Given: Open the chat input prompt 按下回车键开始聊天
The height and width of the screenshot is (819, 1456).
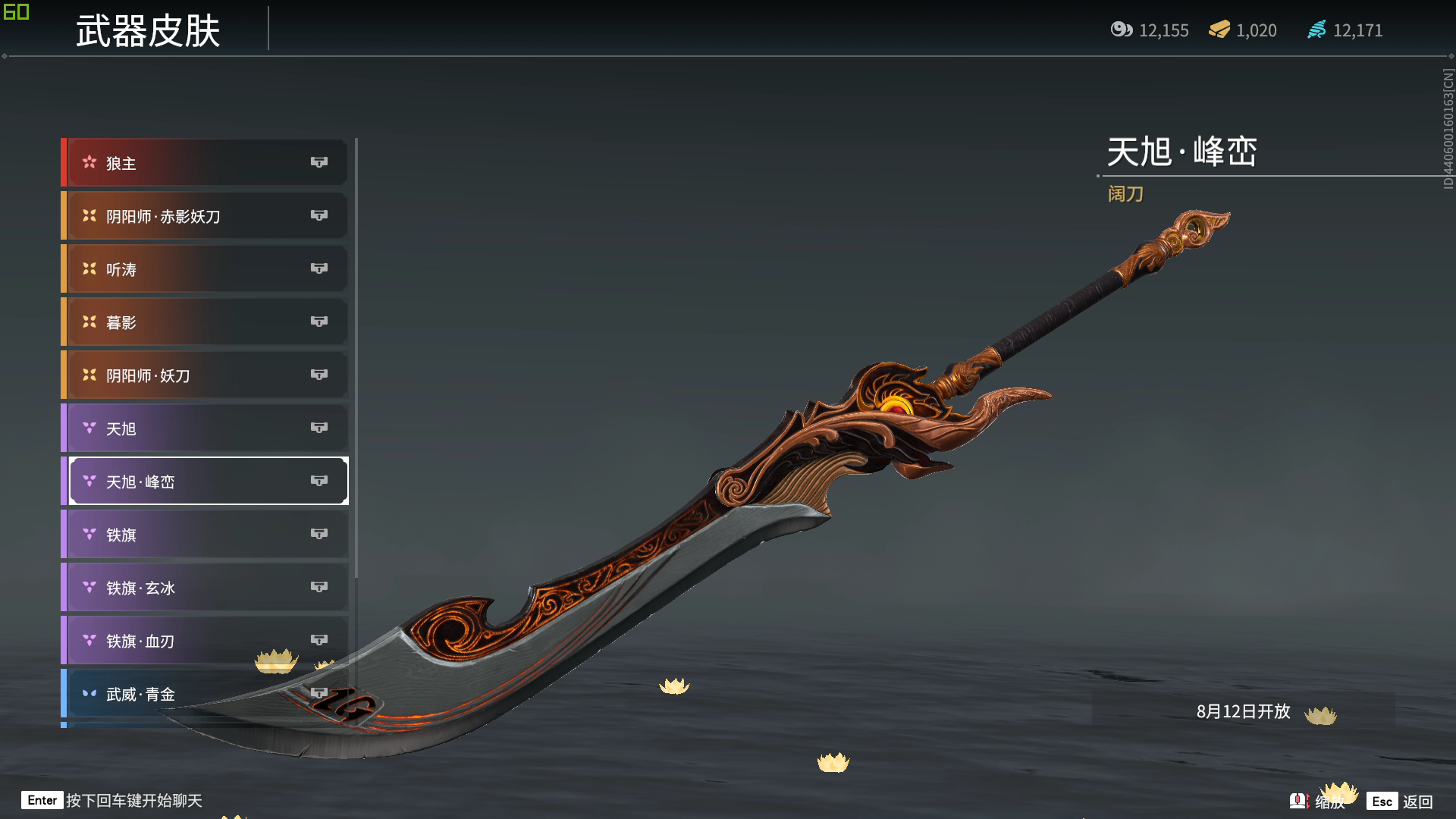Looking at the screenshot, I should point(112,801).
